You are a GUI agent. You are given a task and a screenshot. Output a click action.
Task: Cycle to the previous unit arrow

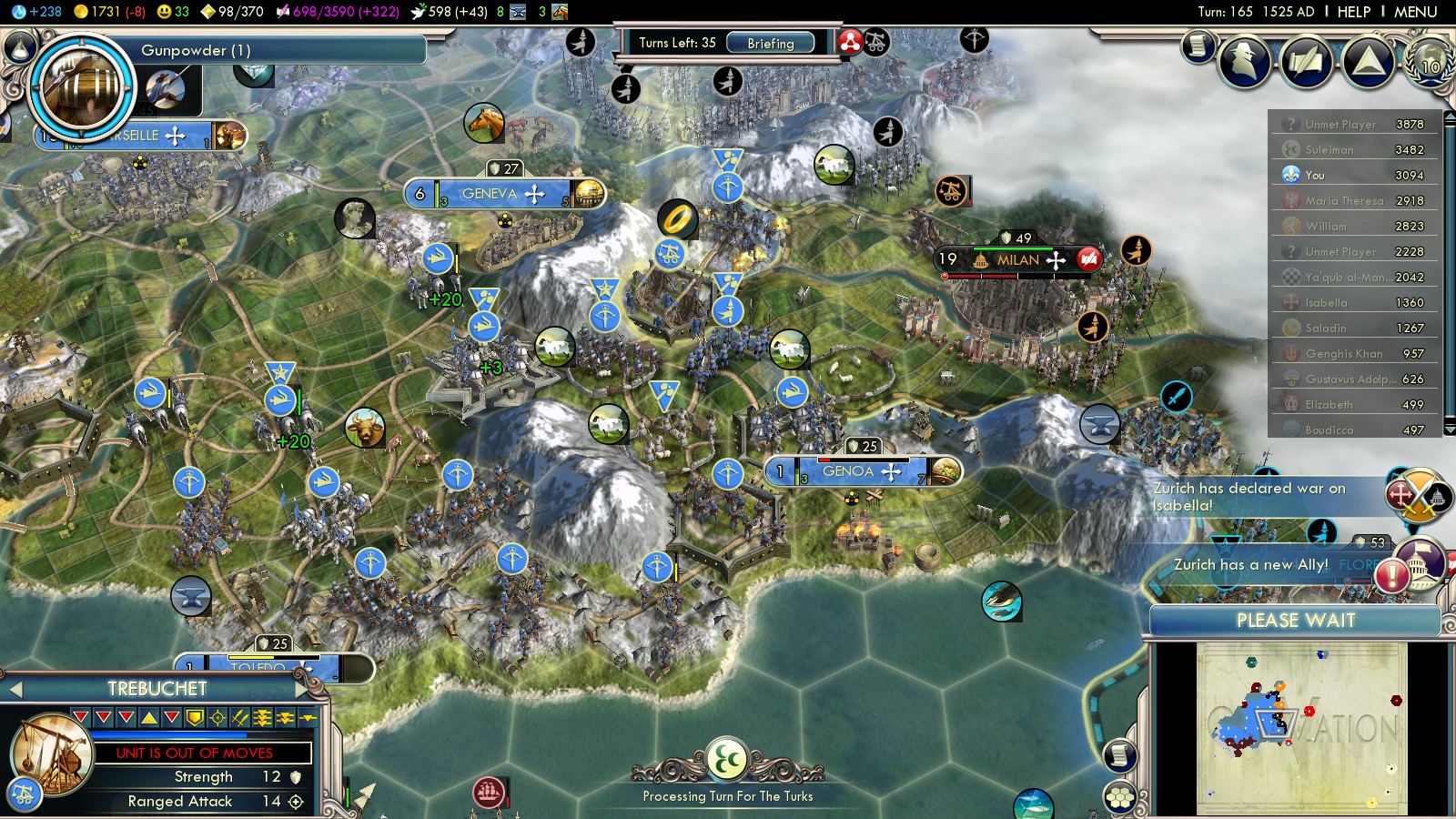click(x=15, y=690)
